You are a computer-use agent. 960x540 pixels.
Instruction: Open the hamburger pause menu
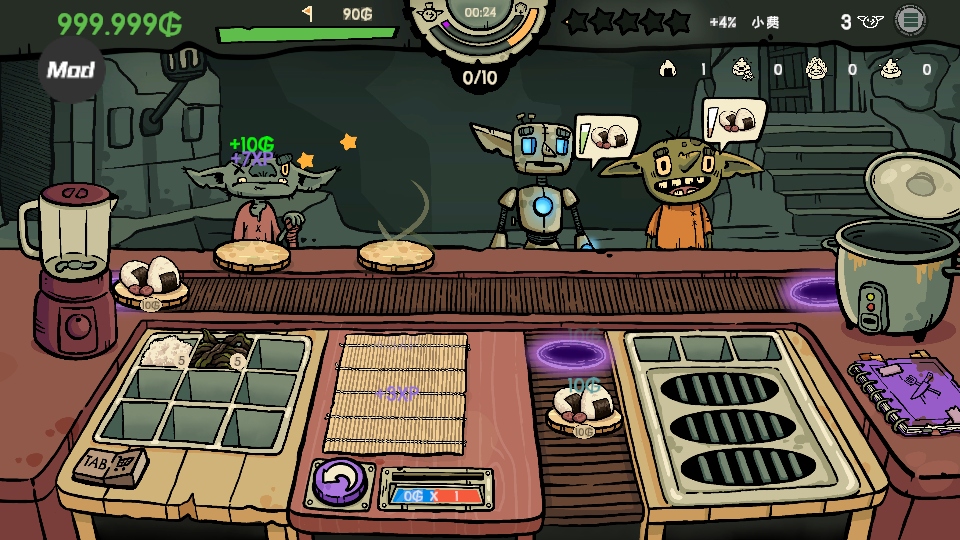[909, 20]
